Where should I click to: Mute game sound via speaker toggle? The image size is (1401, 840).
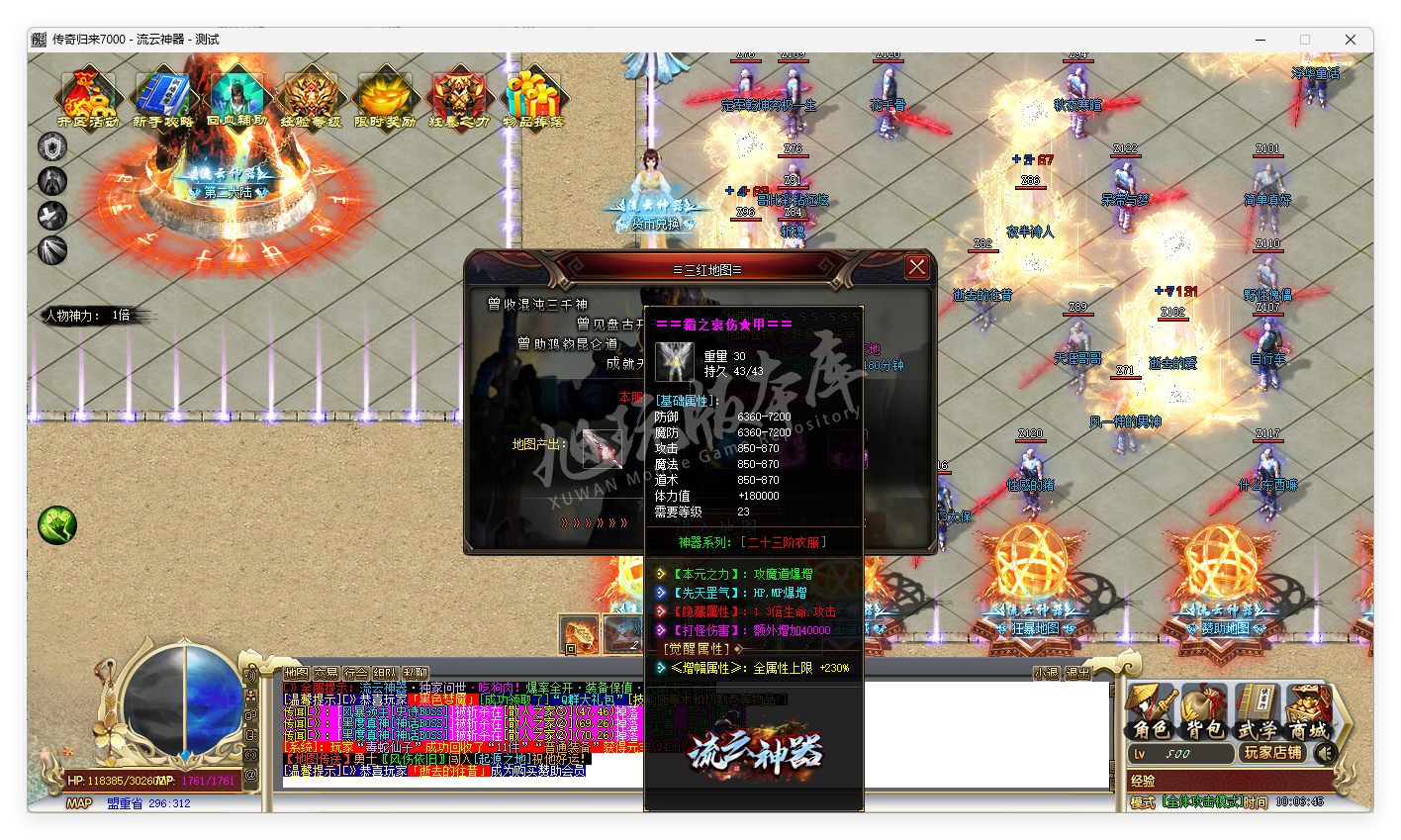point(1325,754)
